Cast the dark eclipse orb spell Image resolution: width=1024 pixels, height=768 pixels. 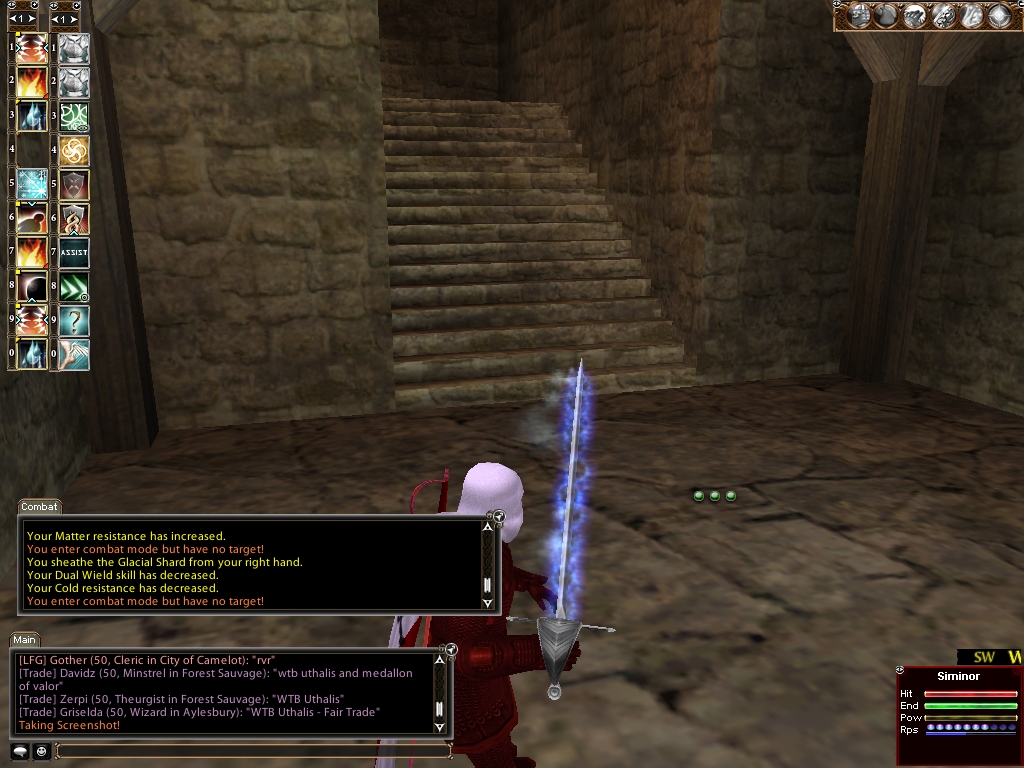[32, 287]
